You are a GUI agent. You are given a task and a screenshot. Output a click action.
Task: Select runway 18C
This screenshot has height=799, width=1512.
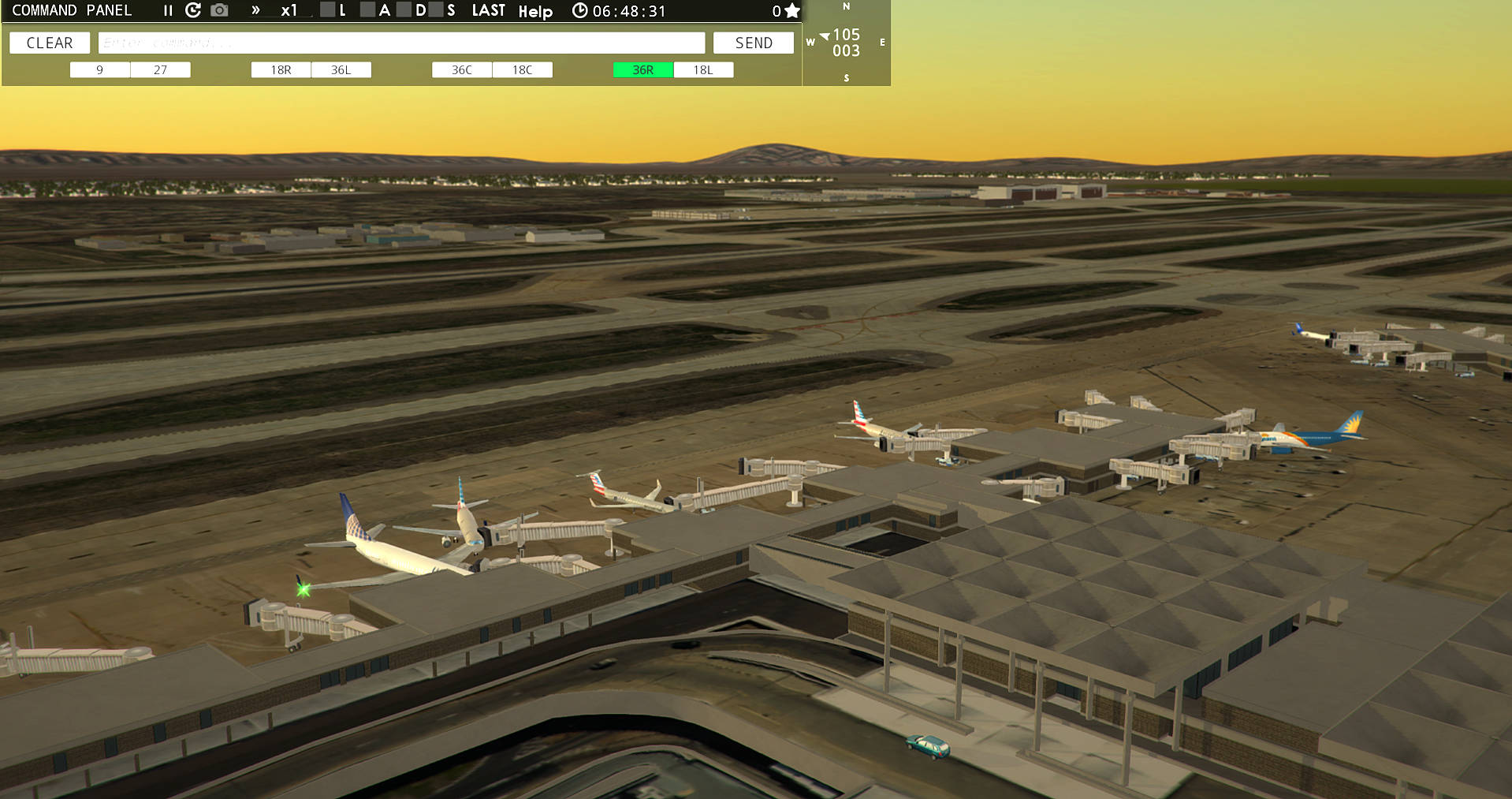pyautogui.click(x=523, y=69)
